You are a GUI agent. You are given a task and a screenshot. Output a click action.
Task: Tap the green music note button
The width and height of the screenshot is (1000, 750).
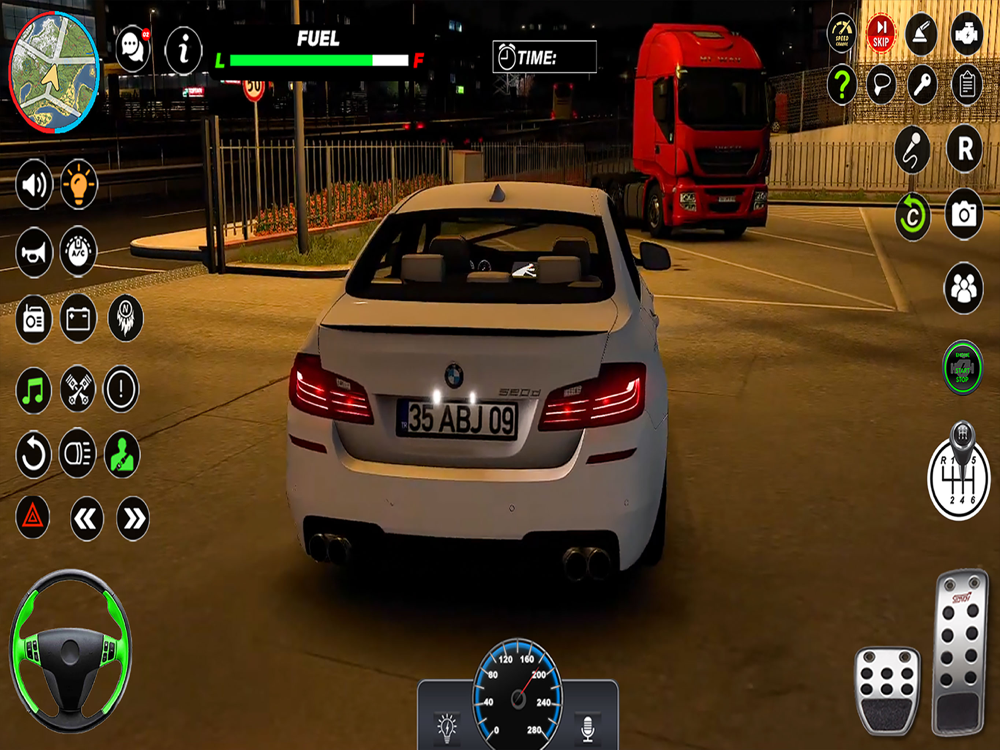coord(34,389)
